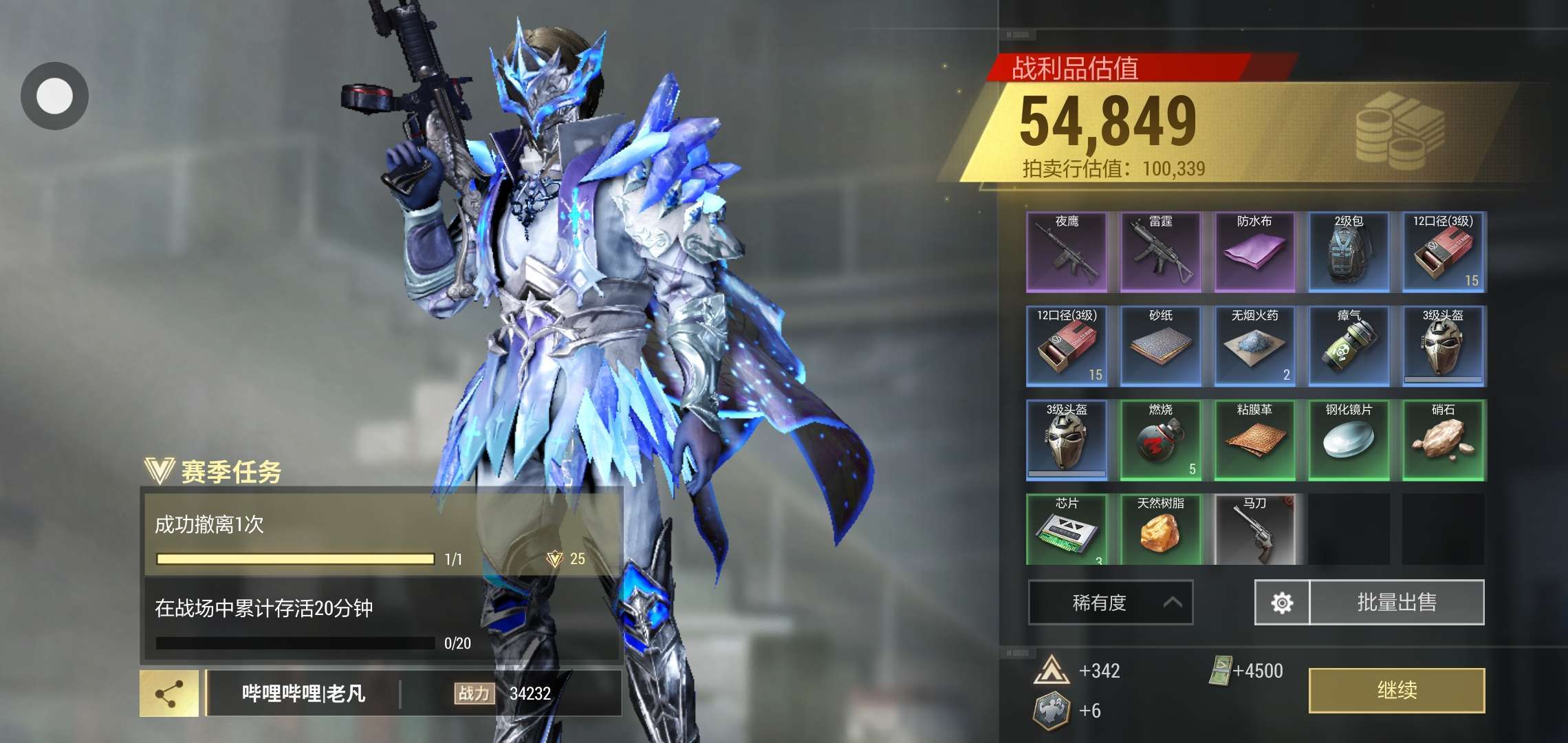Select the 2级包 backpack slot
This screenshot has width=1568, height=743.
pyautogui.click(x=1349, y=252)
